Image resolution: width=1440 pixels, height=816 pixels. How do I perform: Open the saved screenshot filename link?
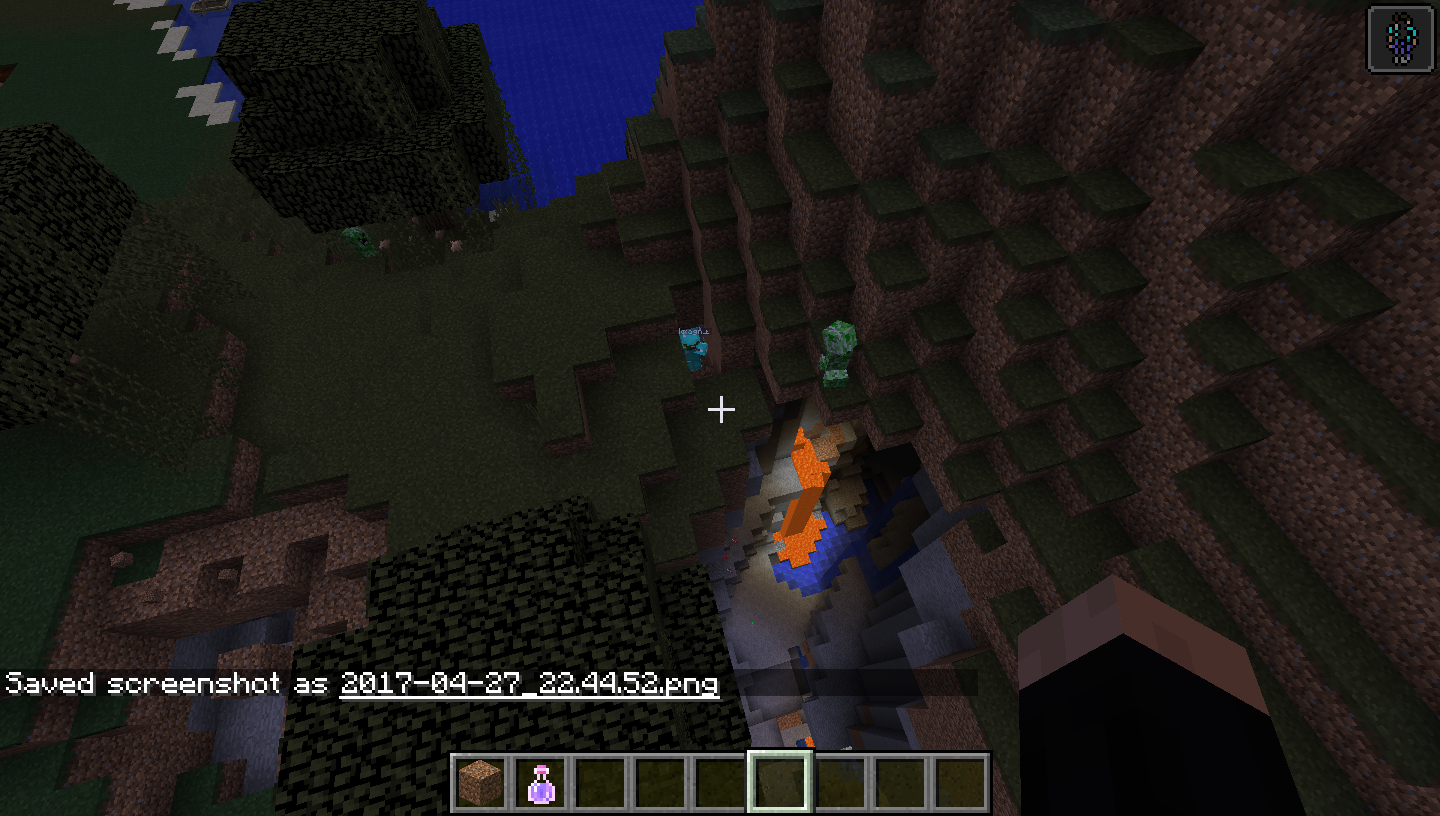coord(529,684)
